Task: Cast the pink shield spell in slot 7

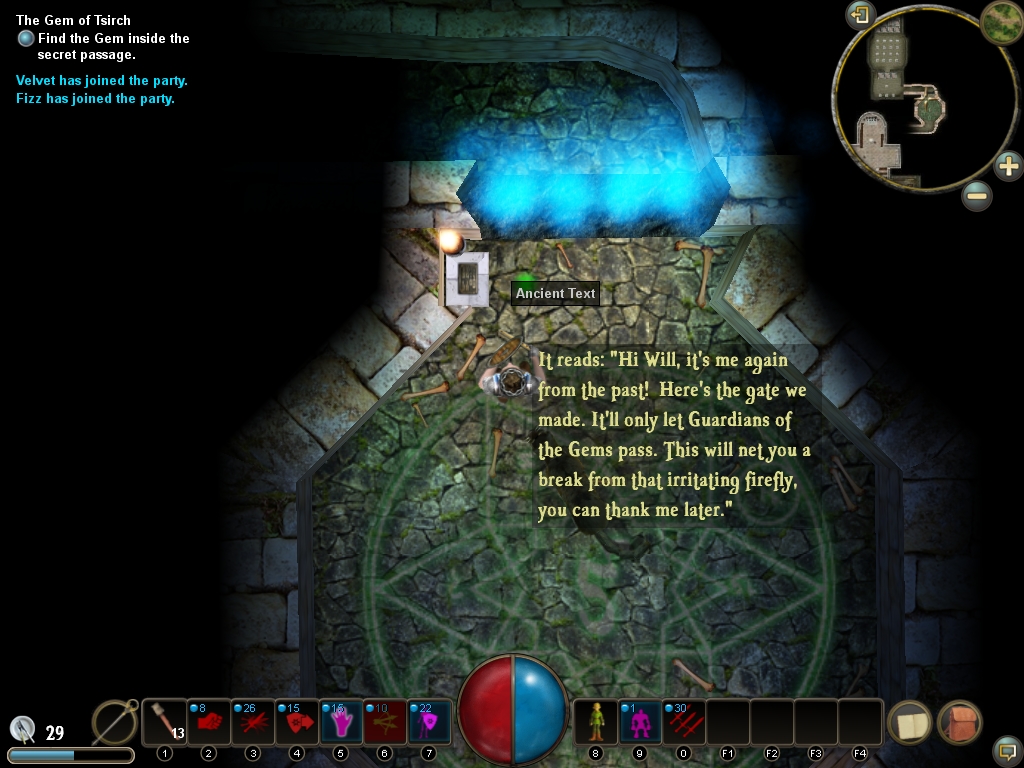Action: [428, 721]
